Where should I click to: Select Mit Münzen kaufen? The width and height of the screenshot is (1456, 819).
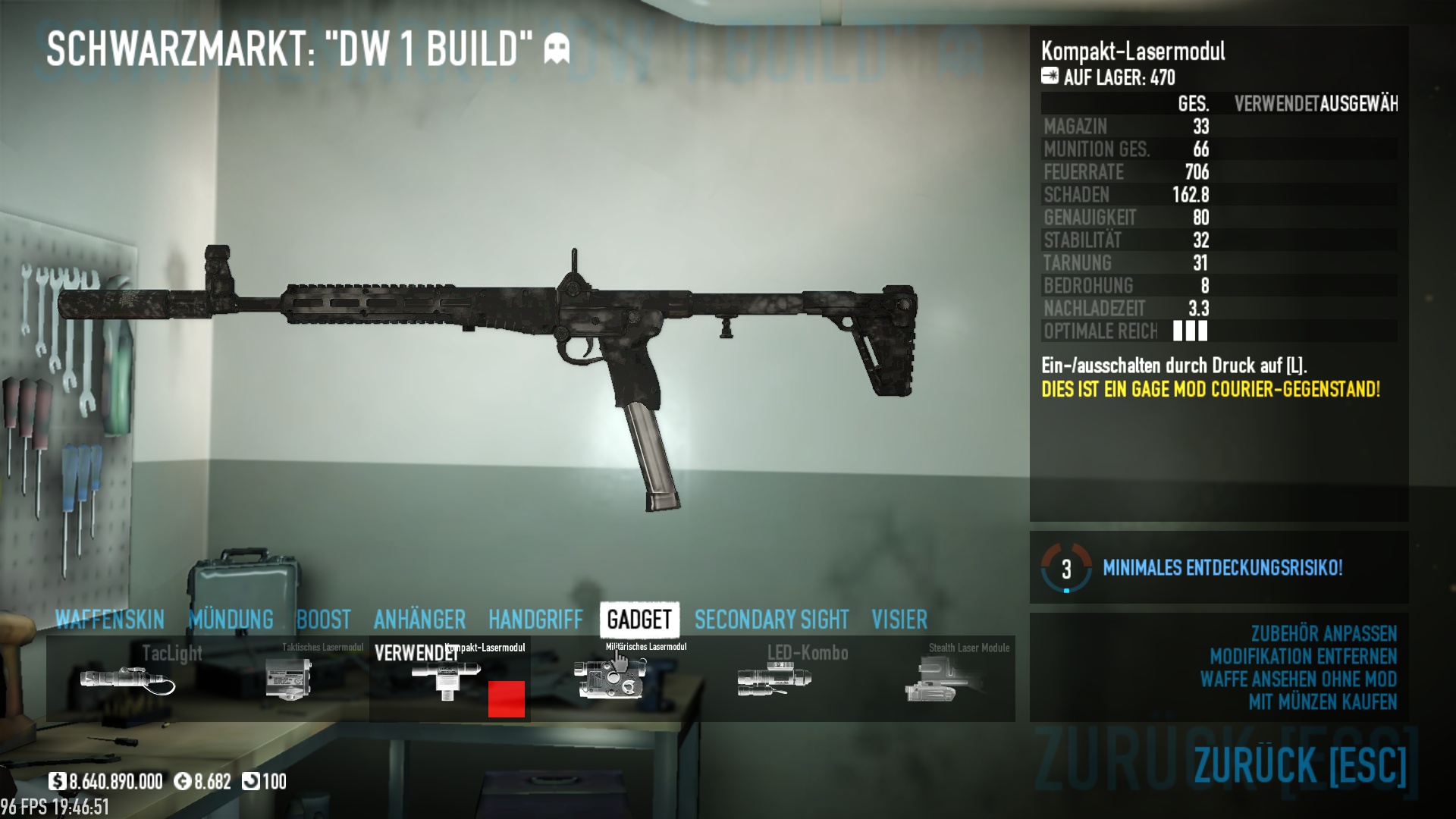click(x=1322, y=702)
